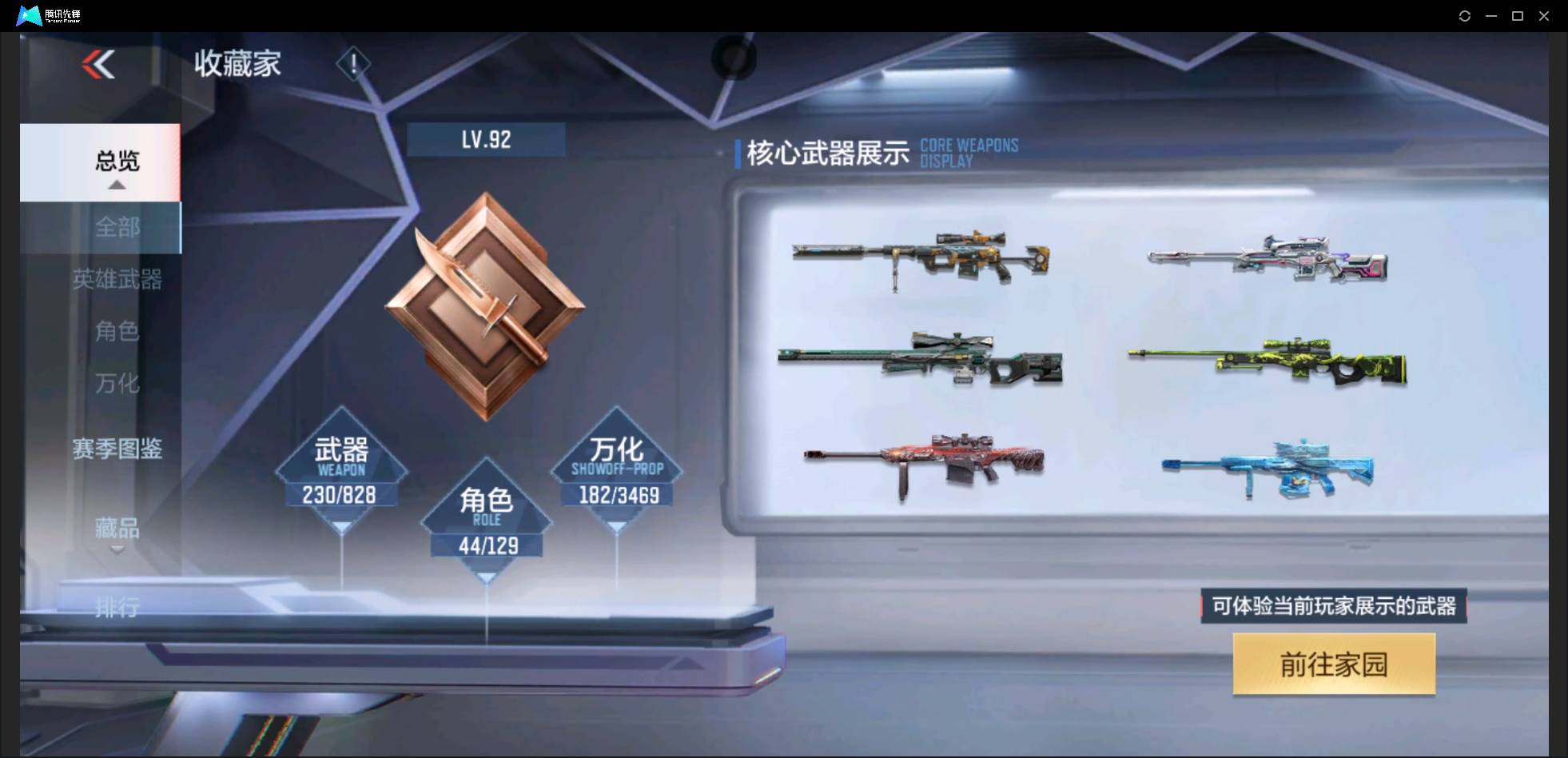Open the 排行 ranking menu item
This screenshot has height=758, width=1568.
(x=118, y=608)
